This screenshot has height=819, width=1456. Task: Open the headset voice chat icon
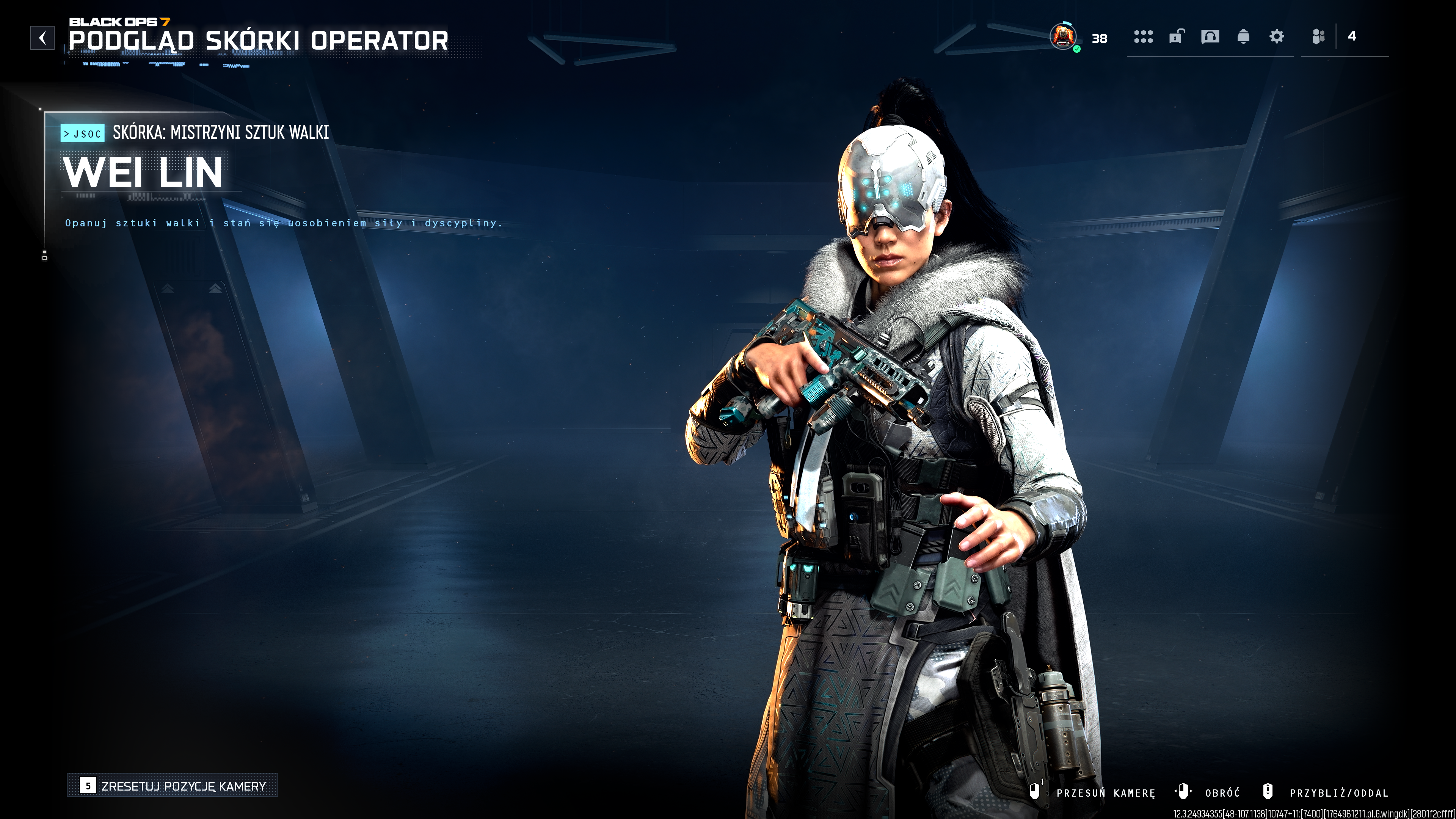(1210, 37)
